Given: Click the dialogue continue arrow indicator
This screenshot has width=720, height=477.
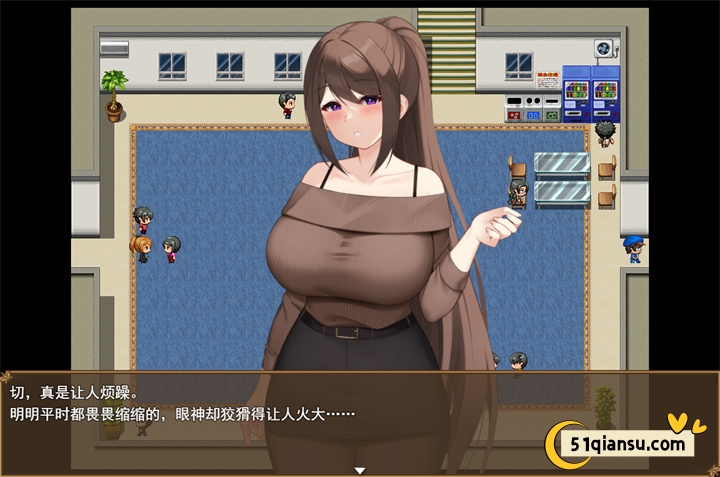Looking at the screenshot, I should click(360, 470).
